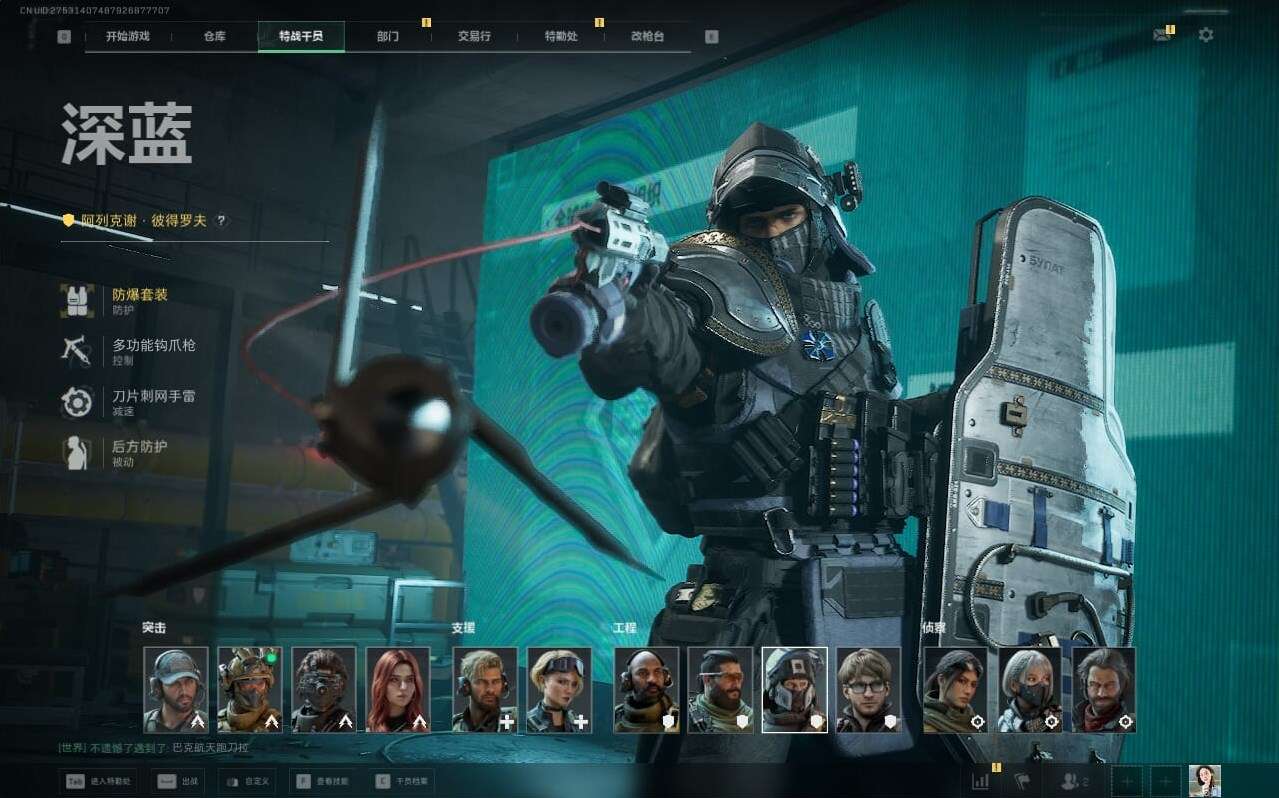
Task: Switch to the 仓库 (Warehouse) tab
Action: [214, 36]
